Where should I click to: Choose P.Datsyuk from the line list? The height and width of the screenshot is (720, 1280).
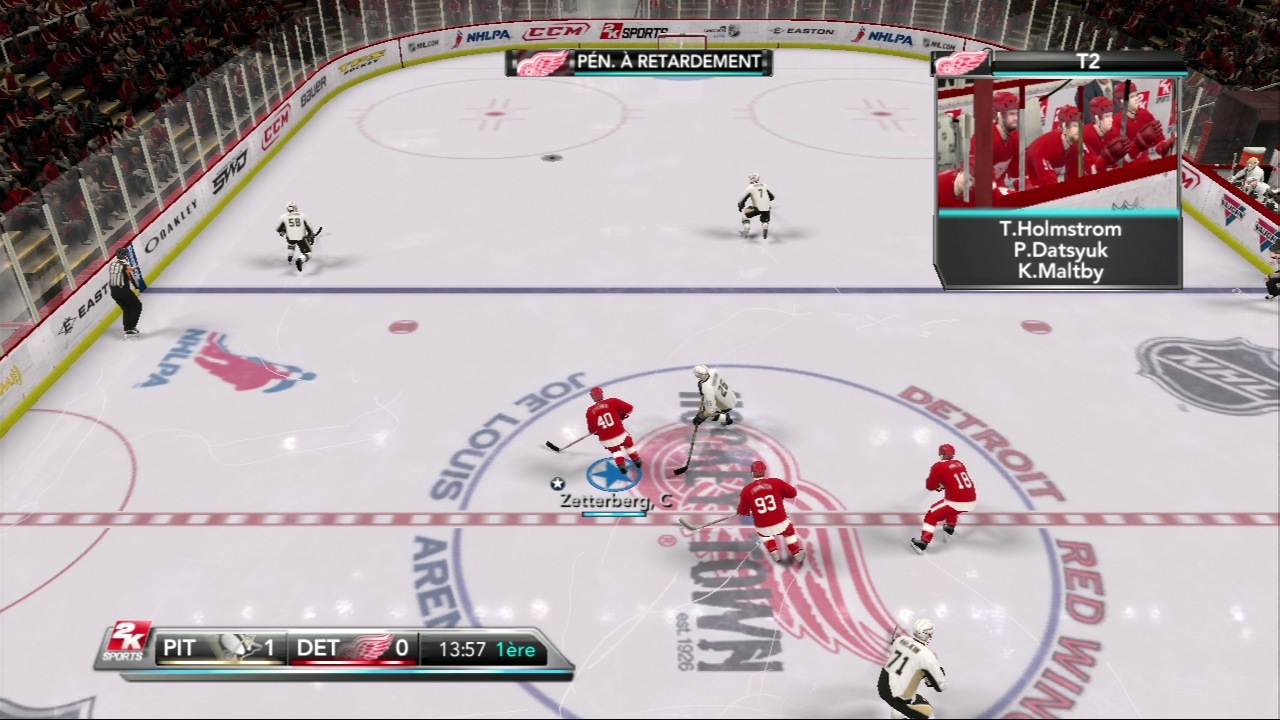point(1060,251)
